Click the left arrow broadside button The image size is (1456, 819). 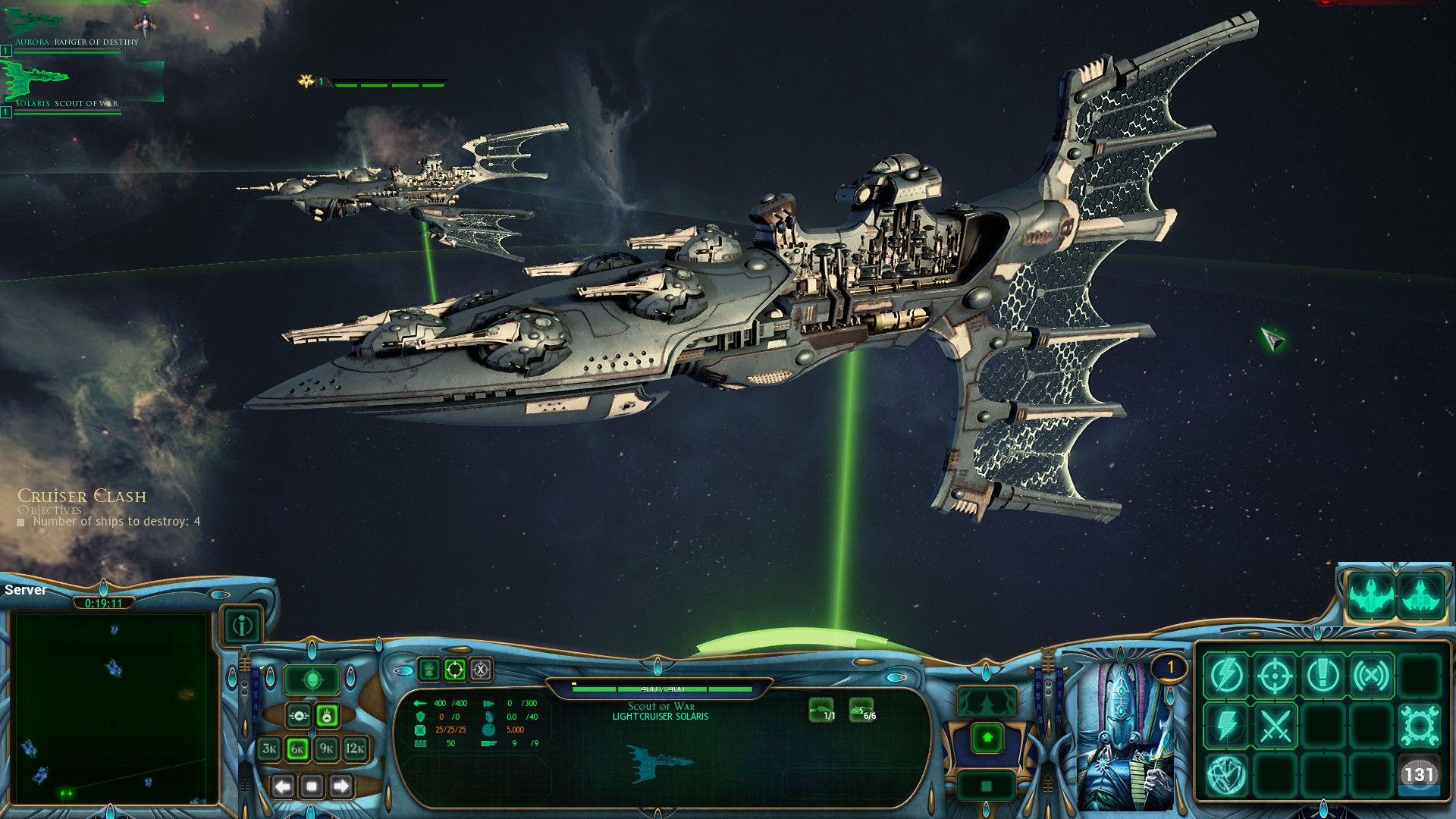tap(284, 786)
